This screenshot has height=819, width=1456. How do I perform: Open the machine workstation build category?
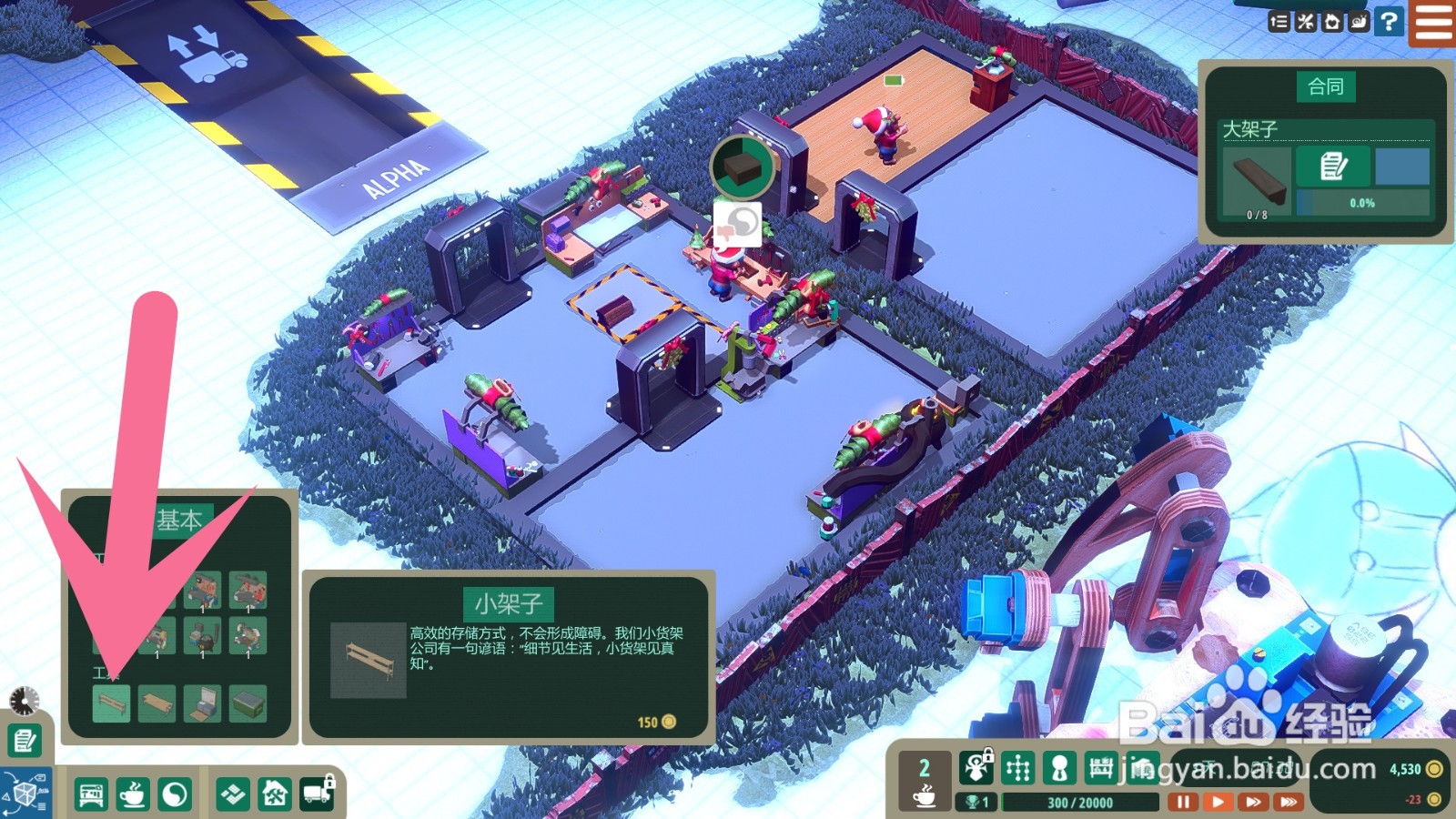pos(90,794)
